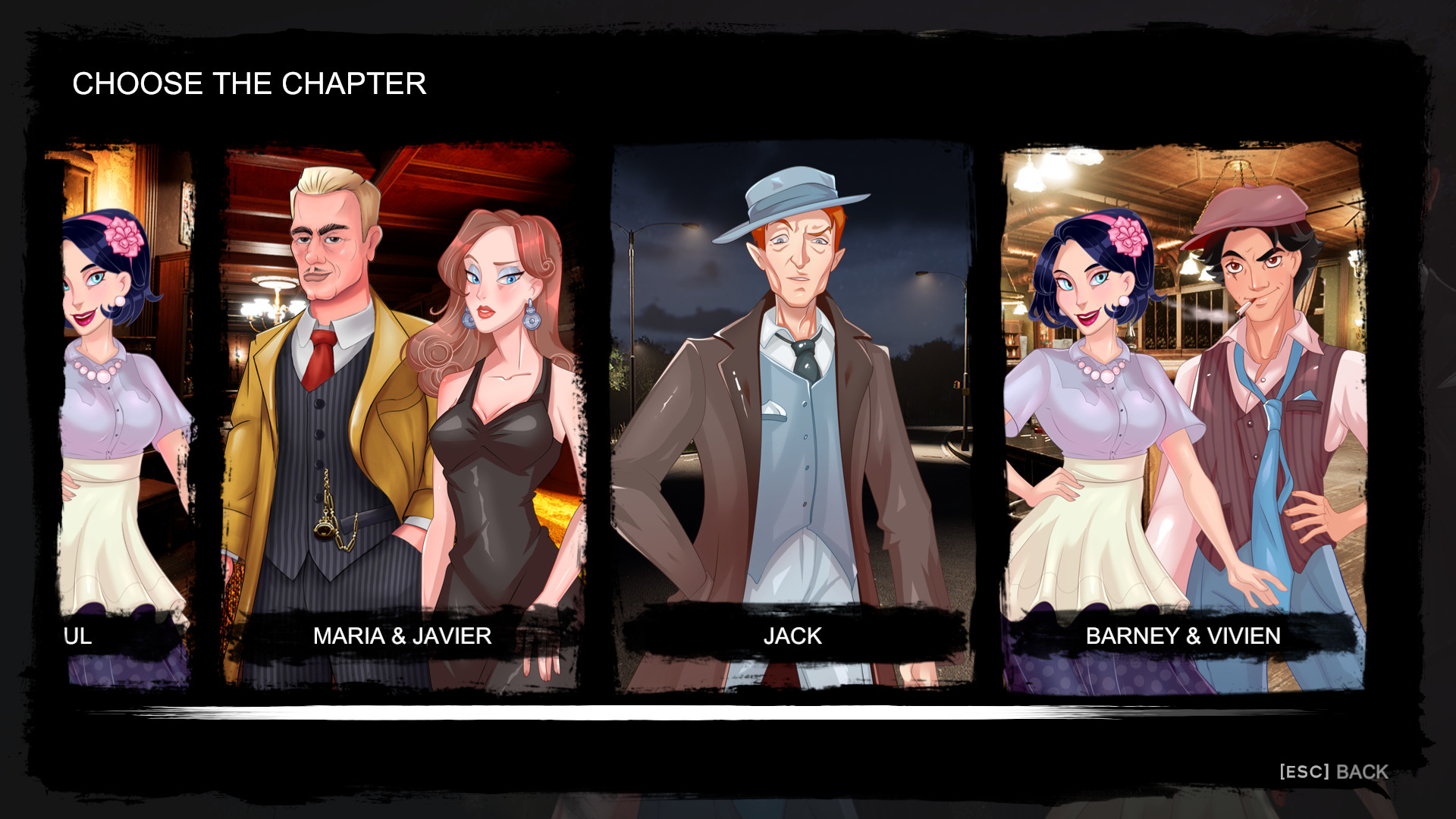The width and height of the screenshot is (1456, 819).
Task: Click the Maria & Javier name label
Action: [402, 637]
